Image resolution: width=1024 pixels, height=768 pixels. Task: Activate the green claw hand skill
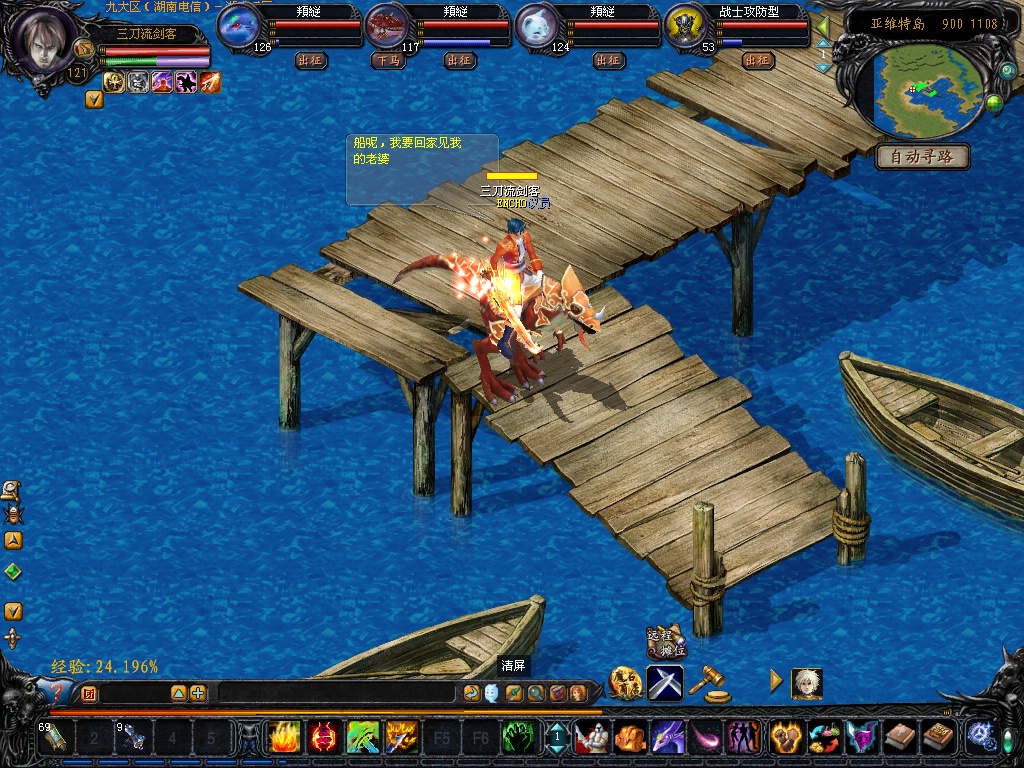(x=517, y=738)
